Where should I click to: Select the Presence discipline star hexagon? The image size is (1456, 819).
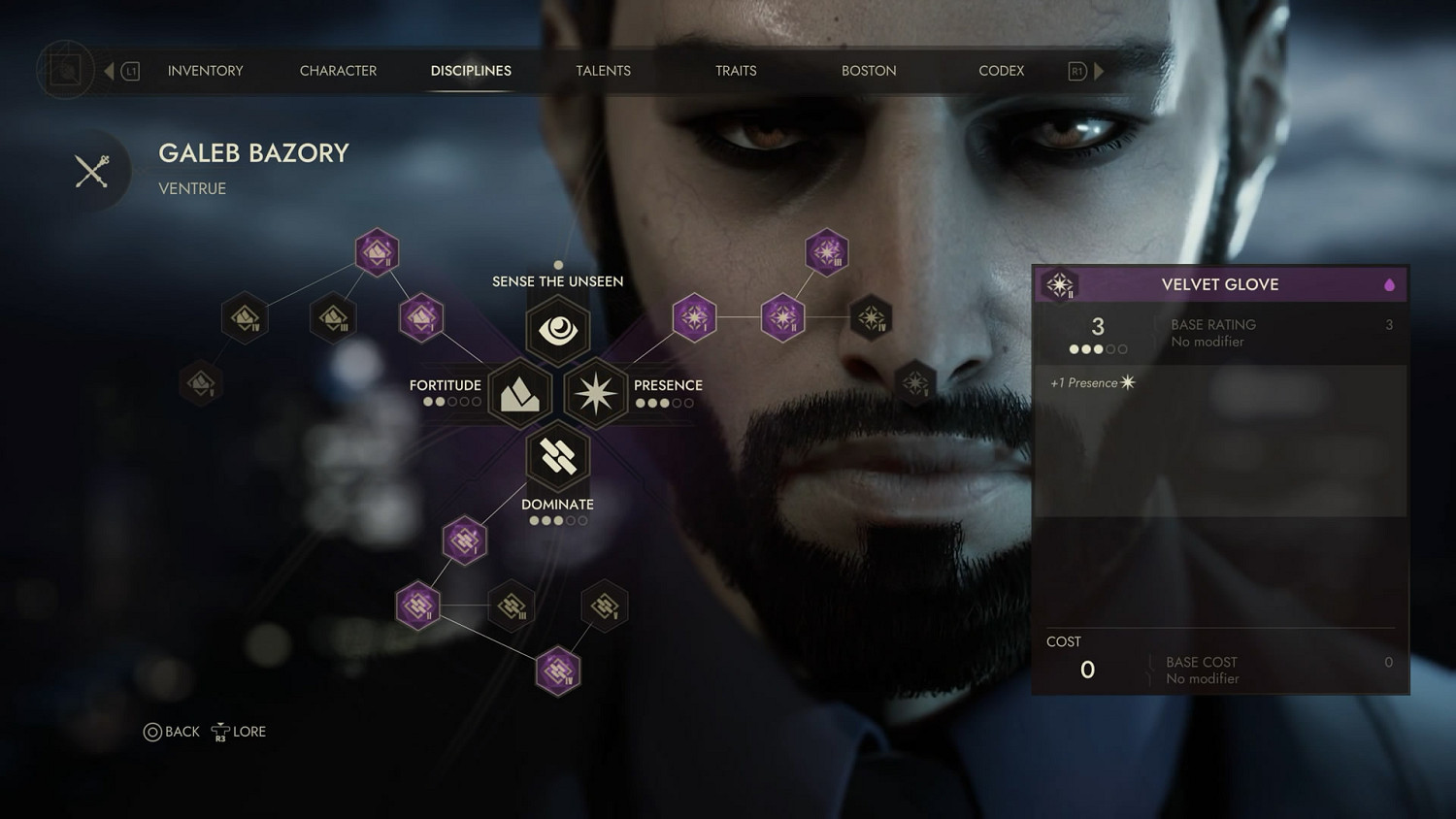point(595,393)
